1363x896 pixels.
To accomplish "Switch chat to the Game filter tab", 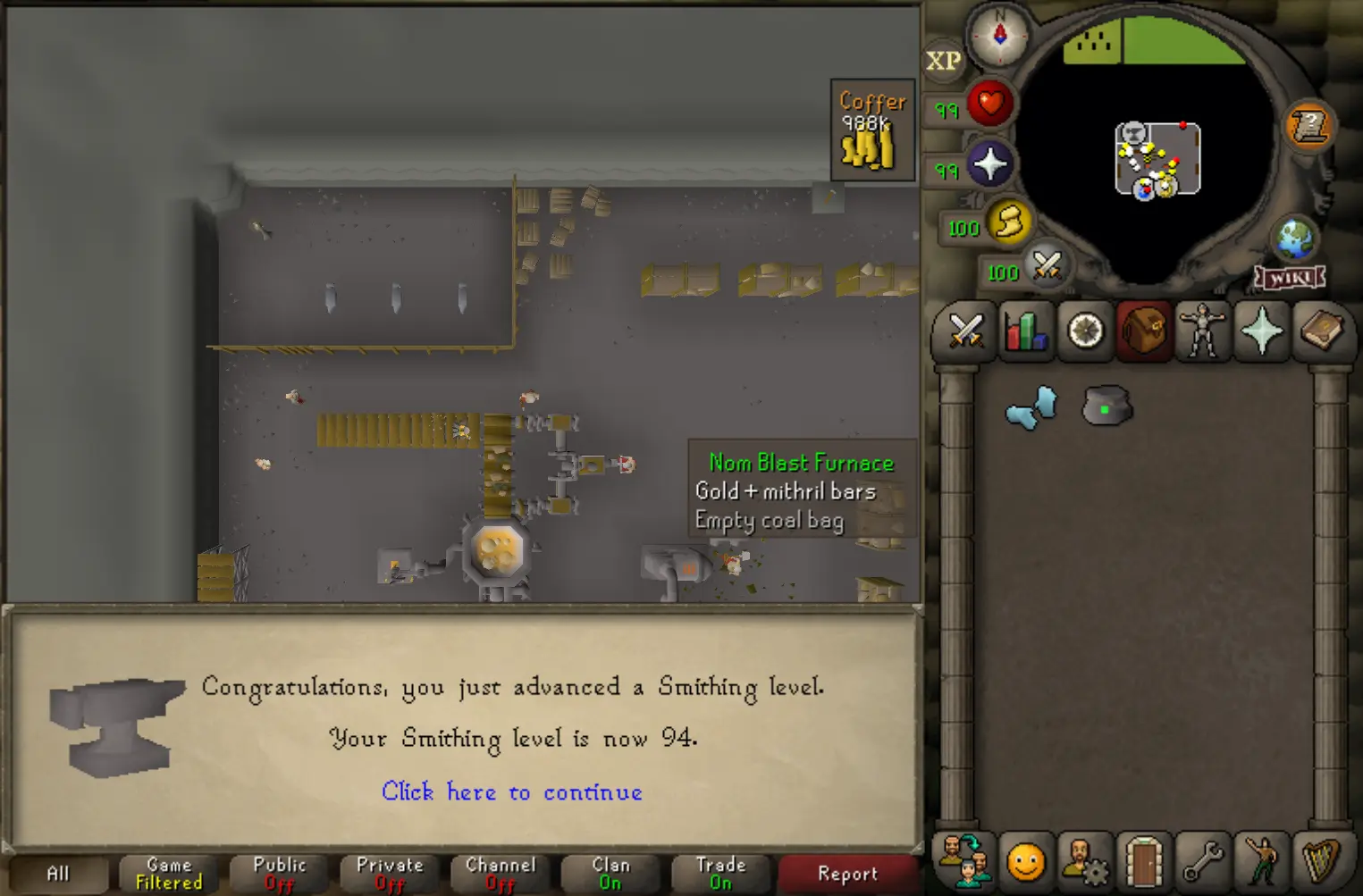I will coord(169,874).
